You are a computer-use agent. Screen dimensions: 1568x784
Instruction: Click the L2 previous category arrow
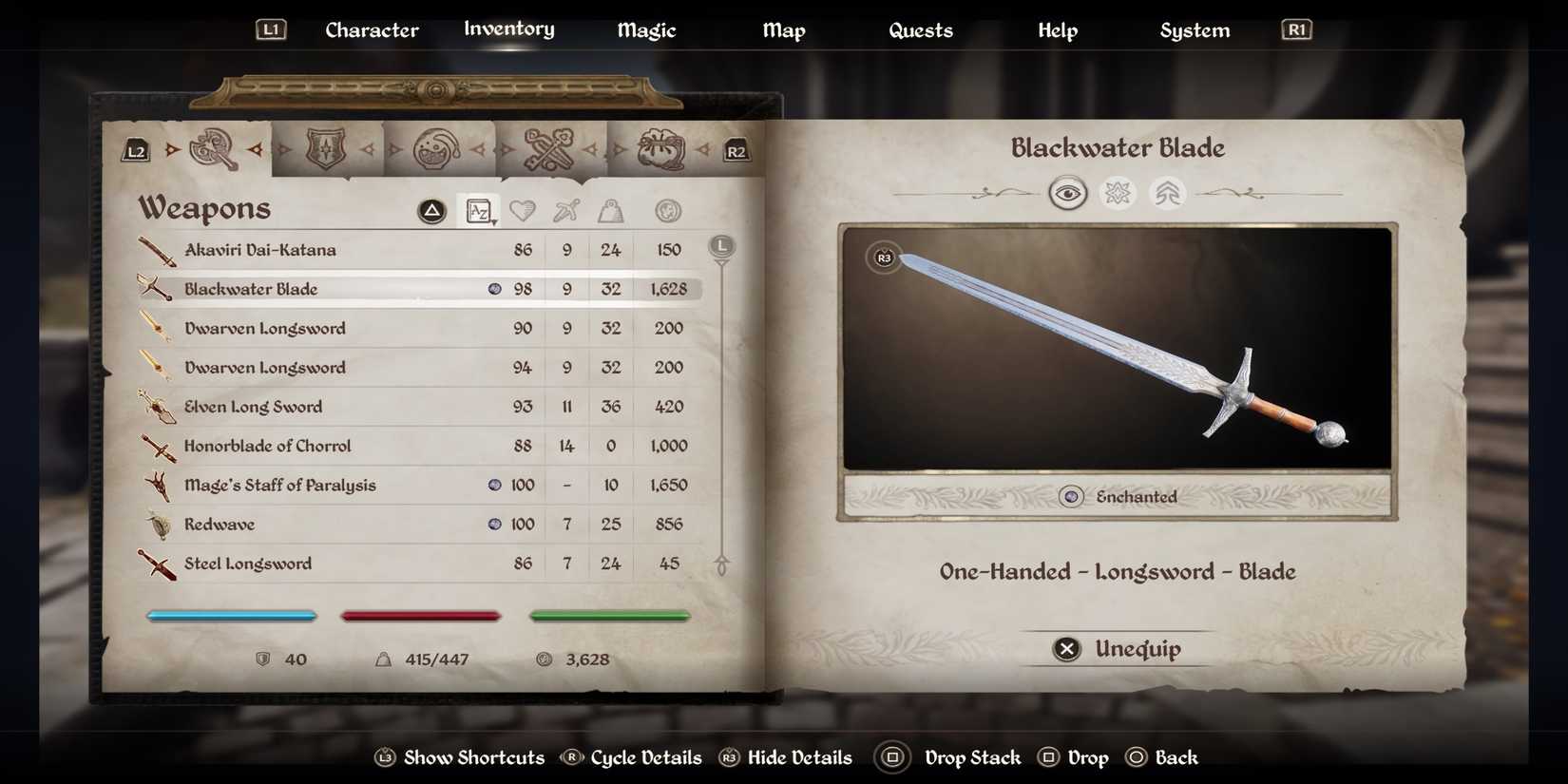[134, 149]
